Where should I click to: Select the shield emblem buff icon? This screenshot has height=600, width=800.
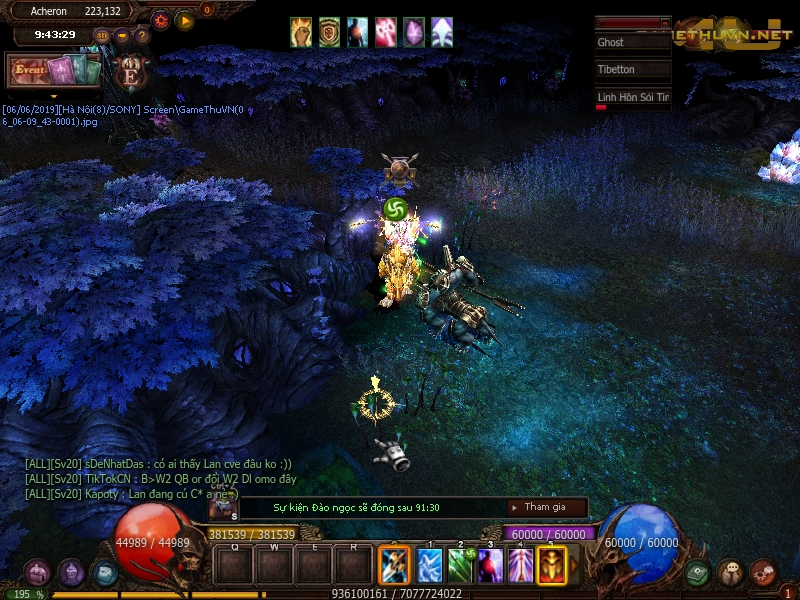click(329, 32)
